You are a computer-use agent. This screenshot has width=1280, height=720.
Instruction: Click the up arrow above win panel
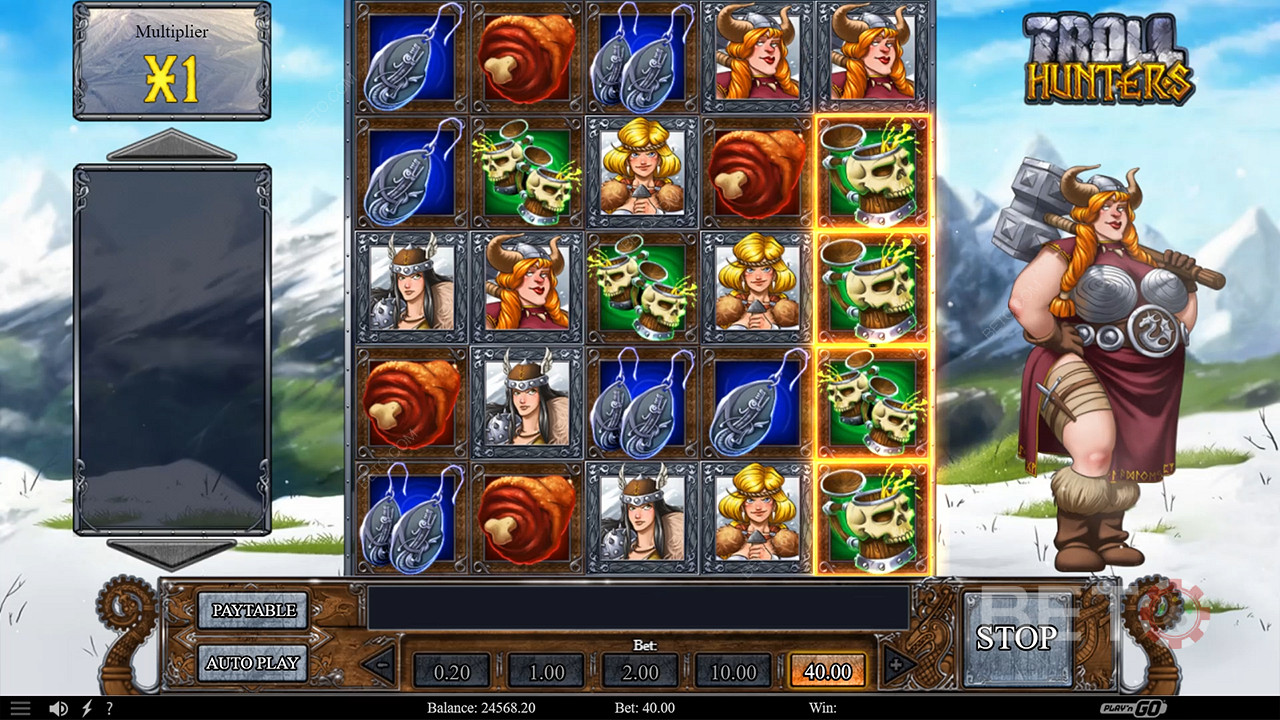point(171,146)
